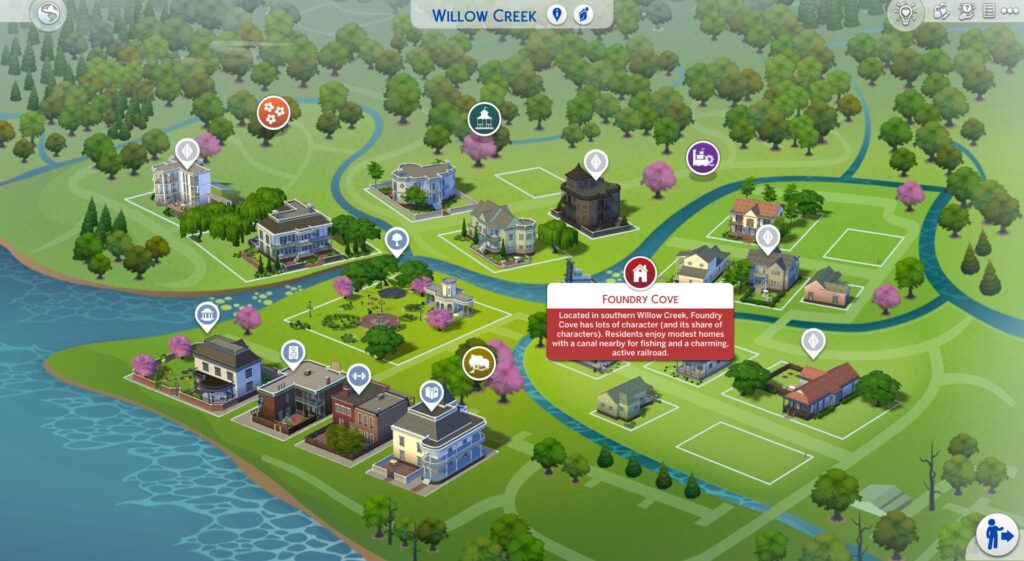Open the striped list icon in the top bar
The width and height of the screenshot is (1024, 561).
tap(988, 12)
